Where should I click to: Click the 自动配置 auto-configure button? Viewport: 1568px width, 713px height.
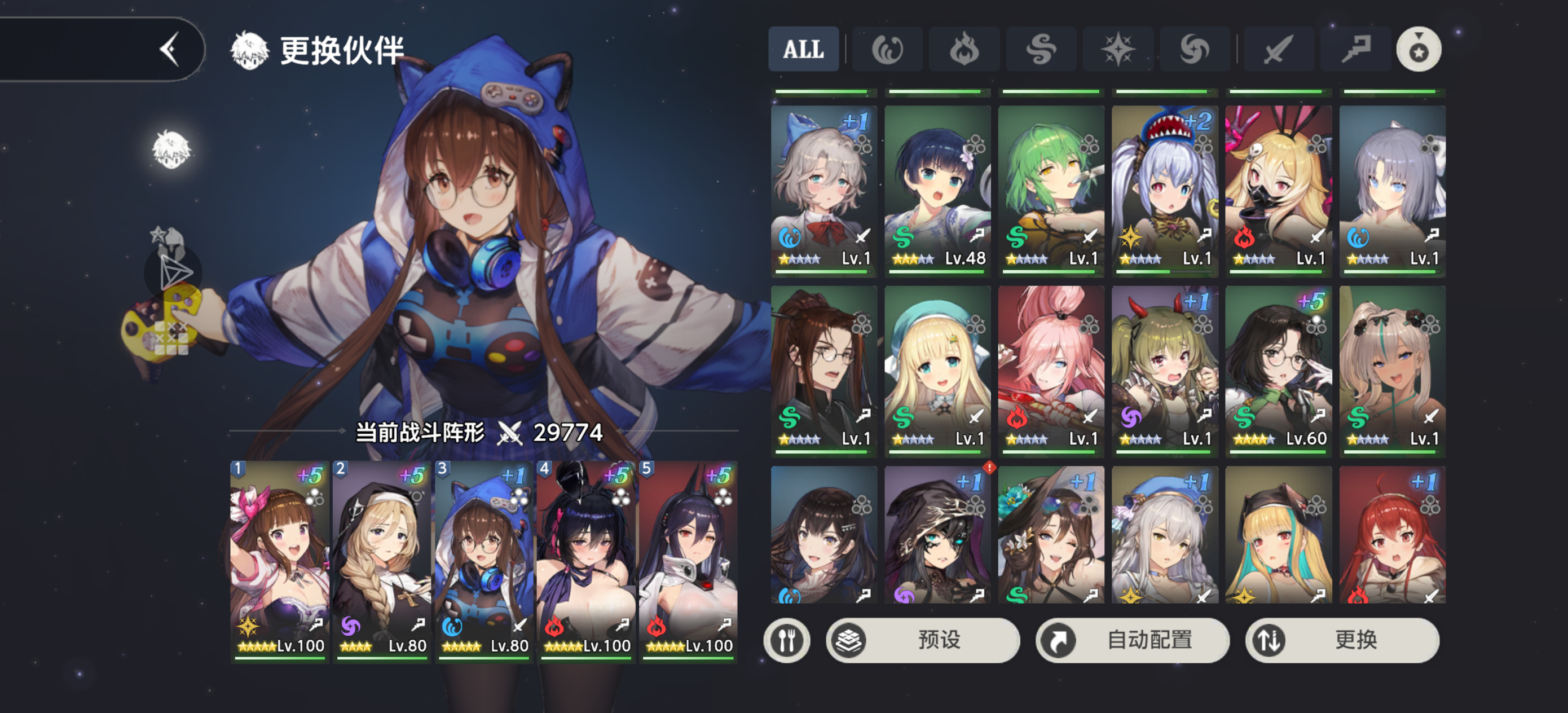point(1132,640)
